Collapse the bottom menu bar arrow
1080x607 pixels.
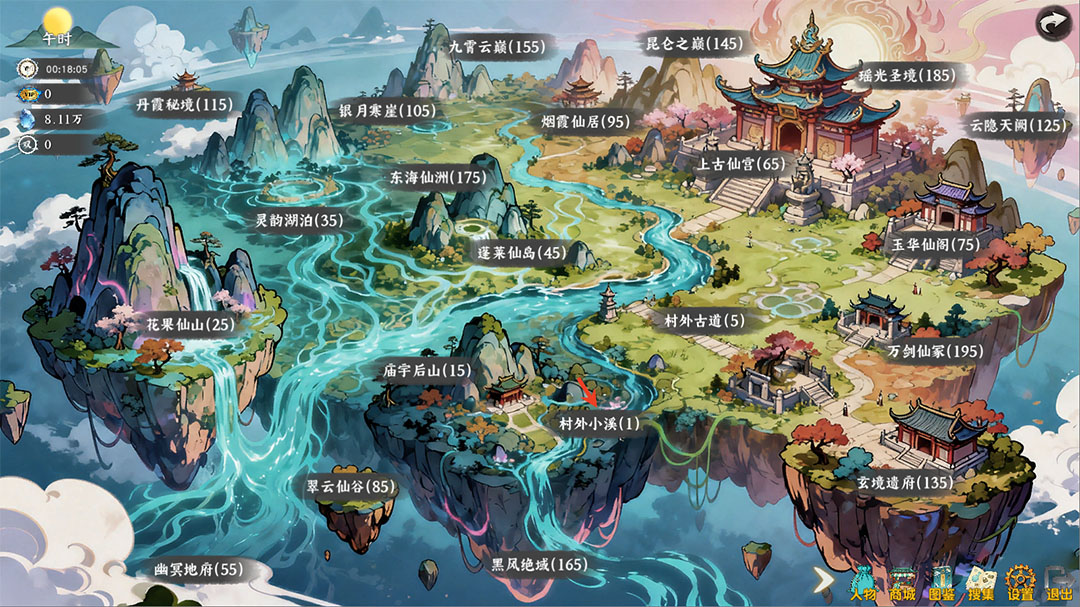coord(824,579)
